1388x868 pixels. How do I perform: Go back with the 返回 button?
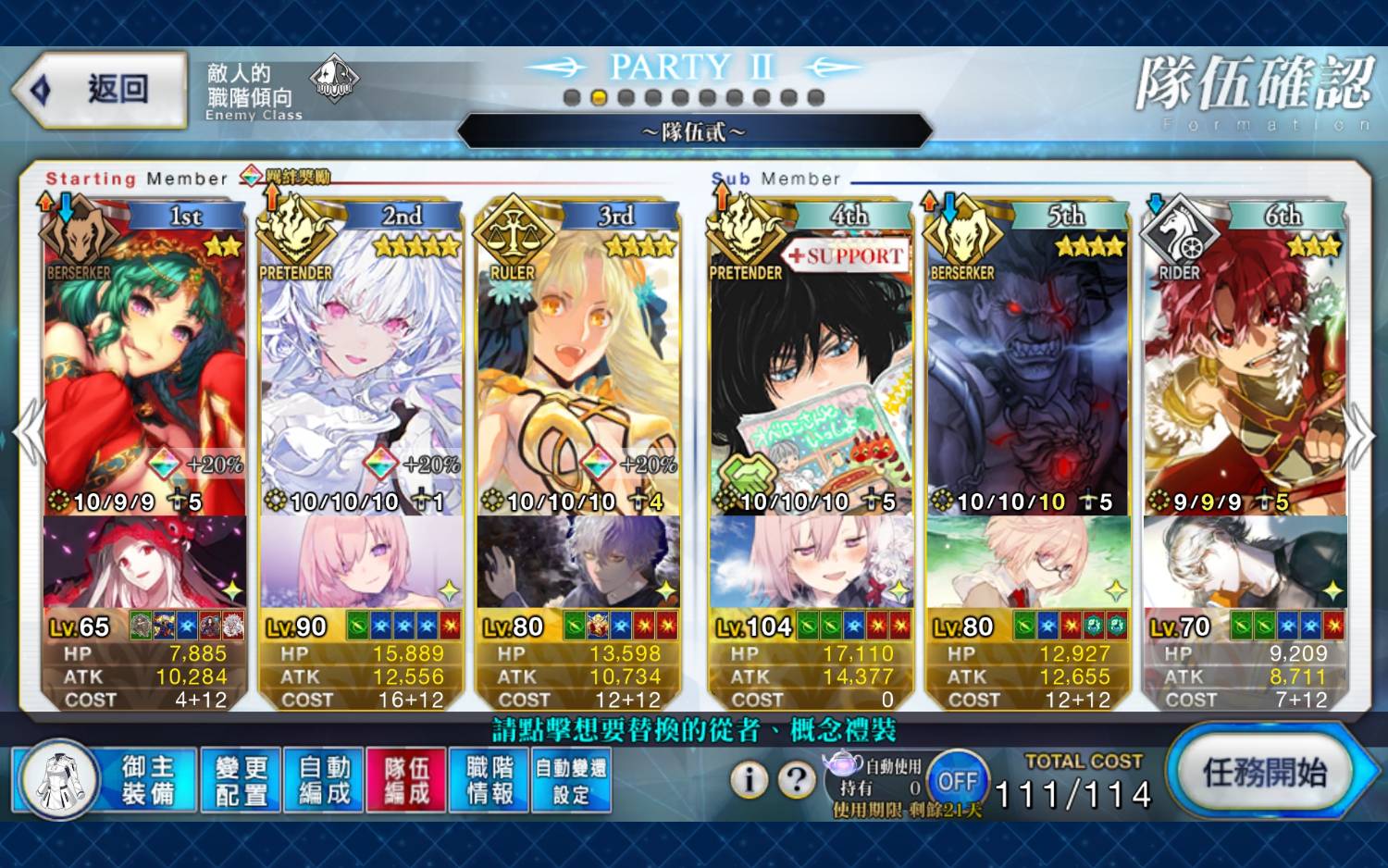(102, 90)
